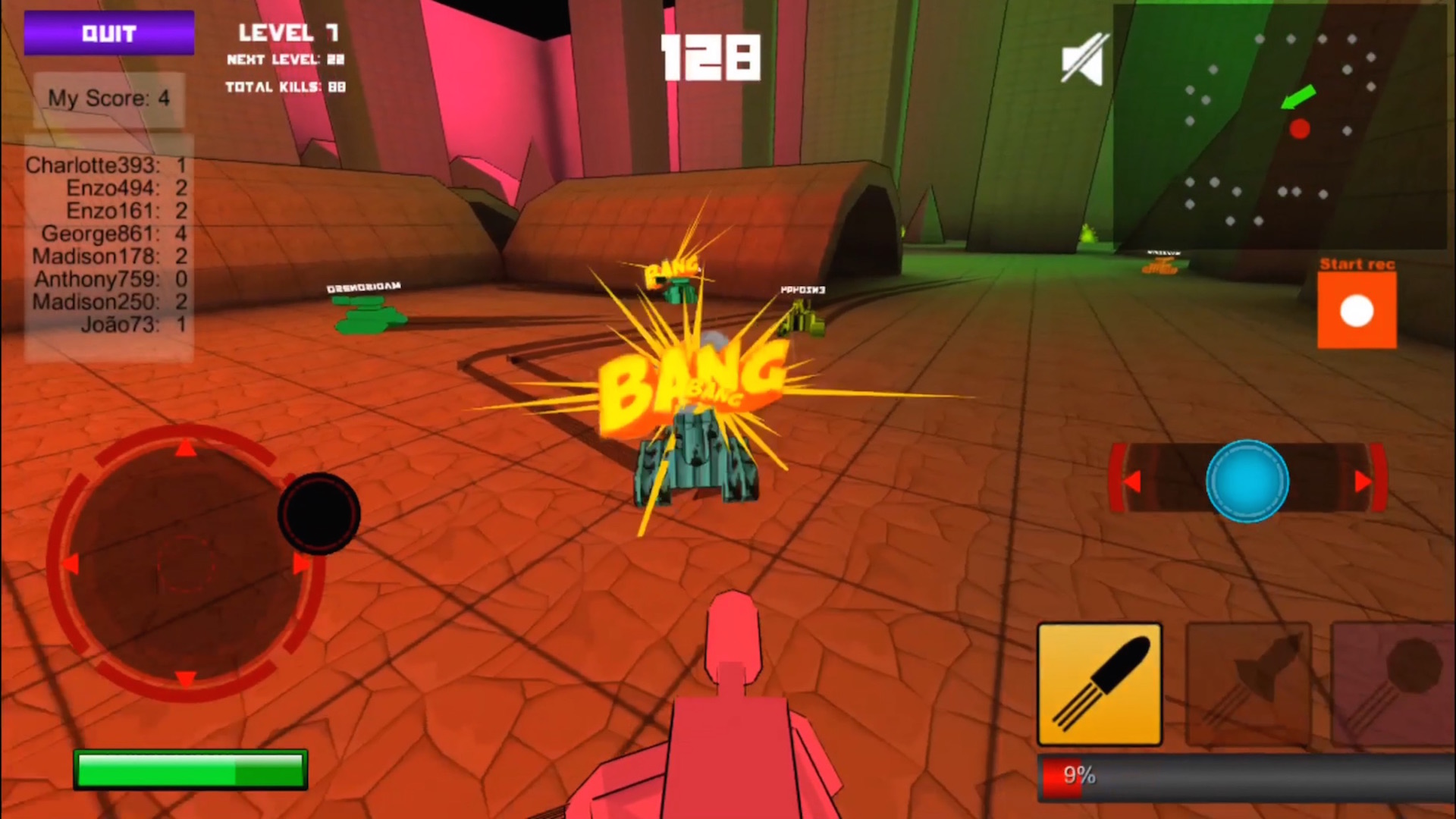Click the right red arrow on turret bar

click(x=1361, y=481)
